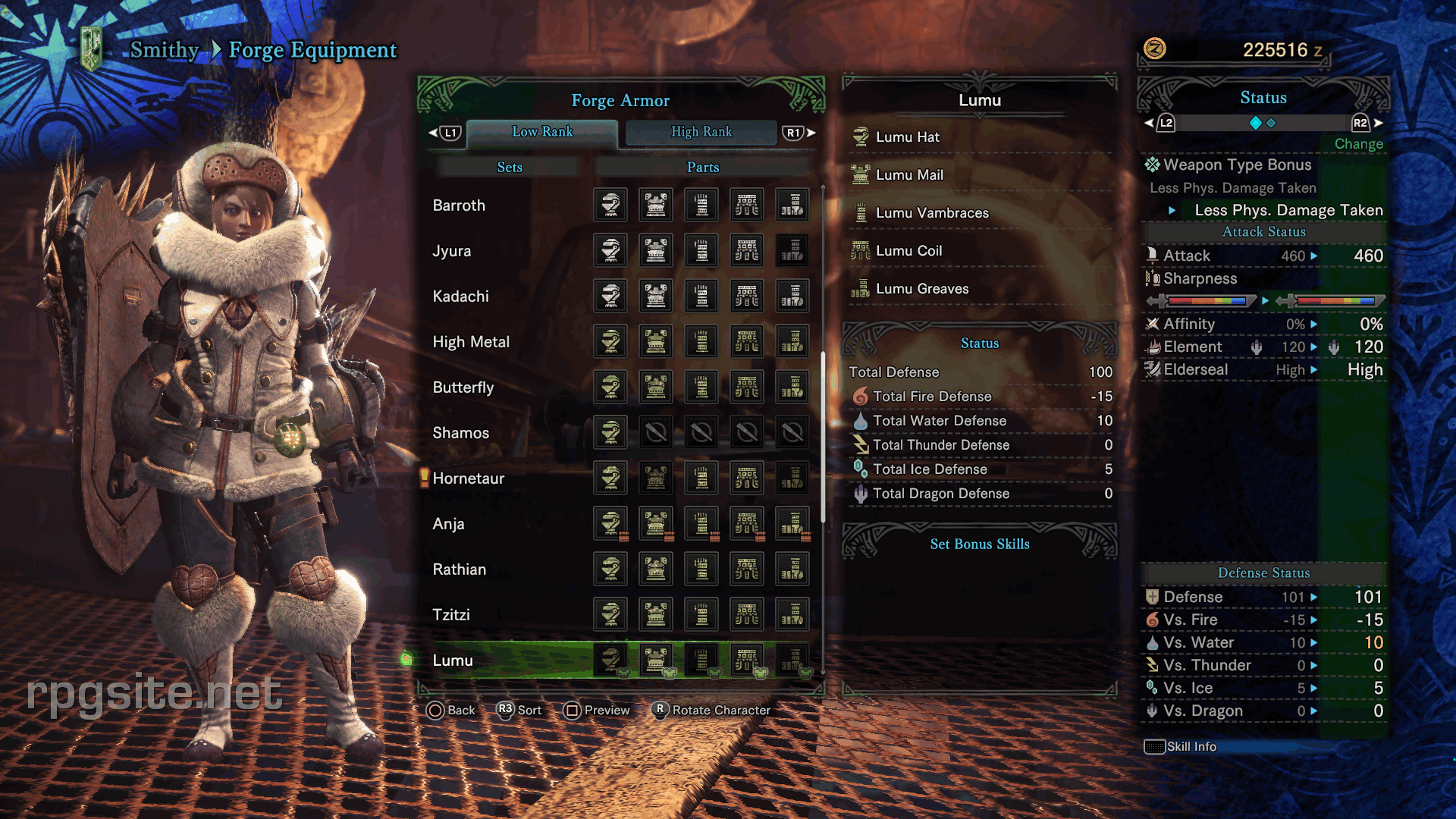Screen dimensions: 1456x819
Task: Pick the High Metal armor set
Action: tap(471, 342)
